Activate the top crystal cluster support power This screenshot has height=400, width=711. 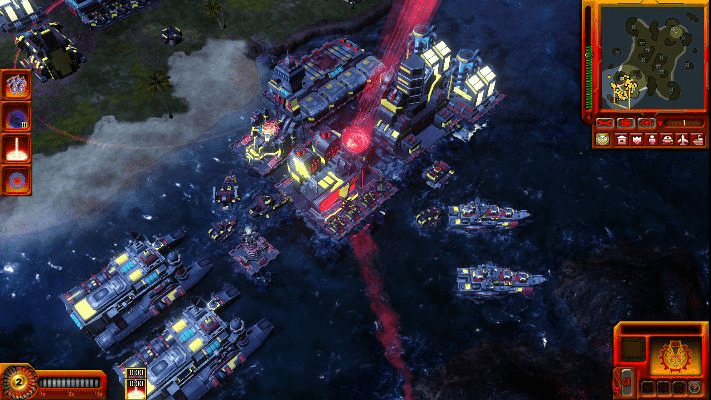pos(17,85)
